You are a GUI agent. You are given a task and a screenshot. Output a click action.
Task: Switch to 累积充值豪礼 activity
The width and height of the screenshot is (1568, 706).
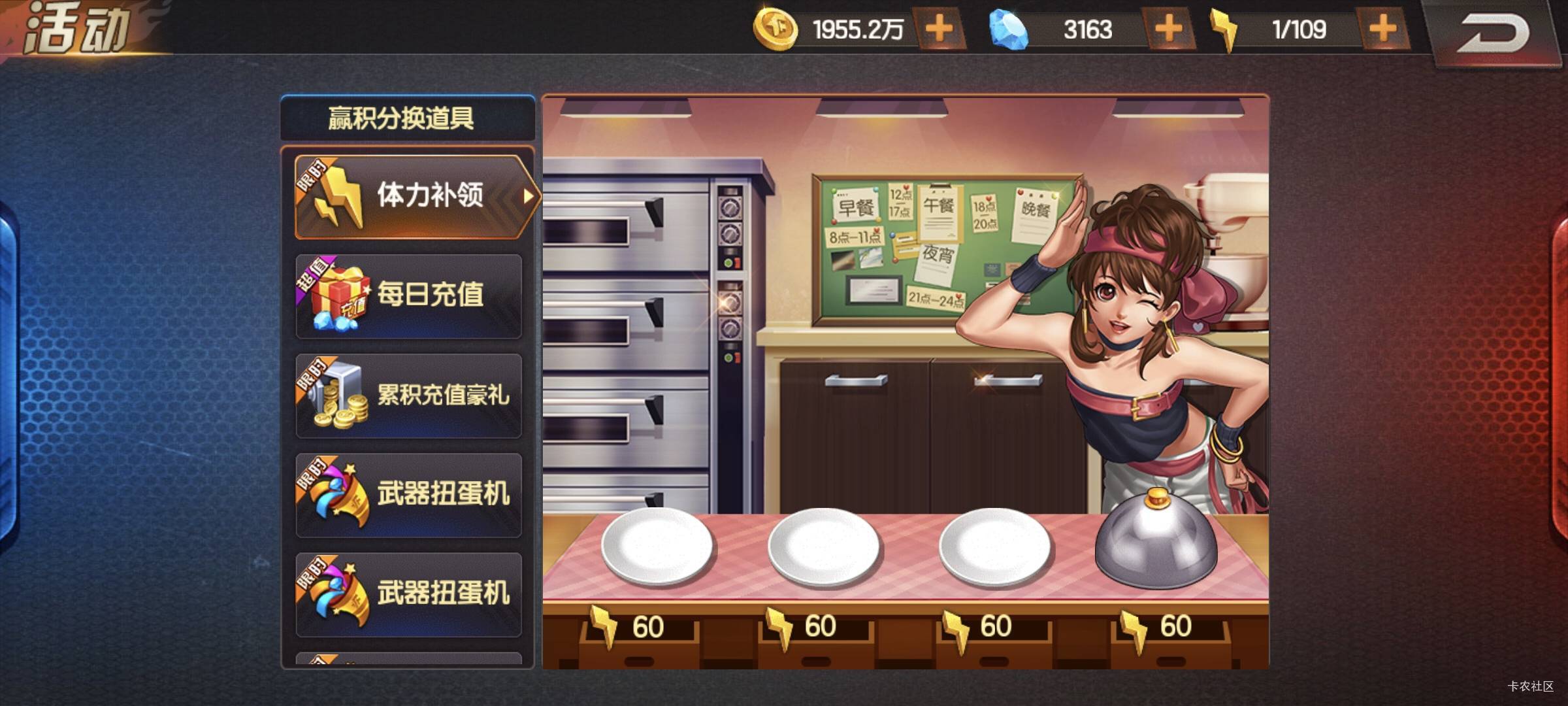click(409, 395)
